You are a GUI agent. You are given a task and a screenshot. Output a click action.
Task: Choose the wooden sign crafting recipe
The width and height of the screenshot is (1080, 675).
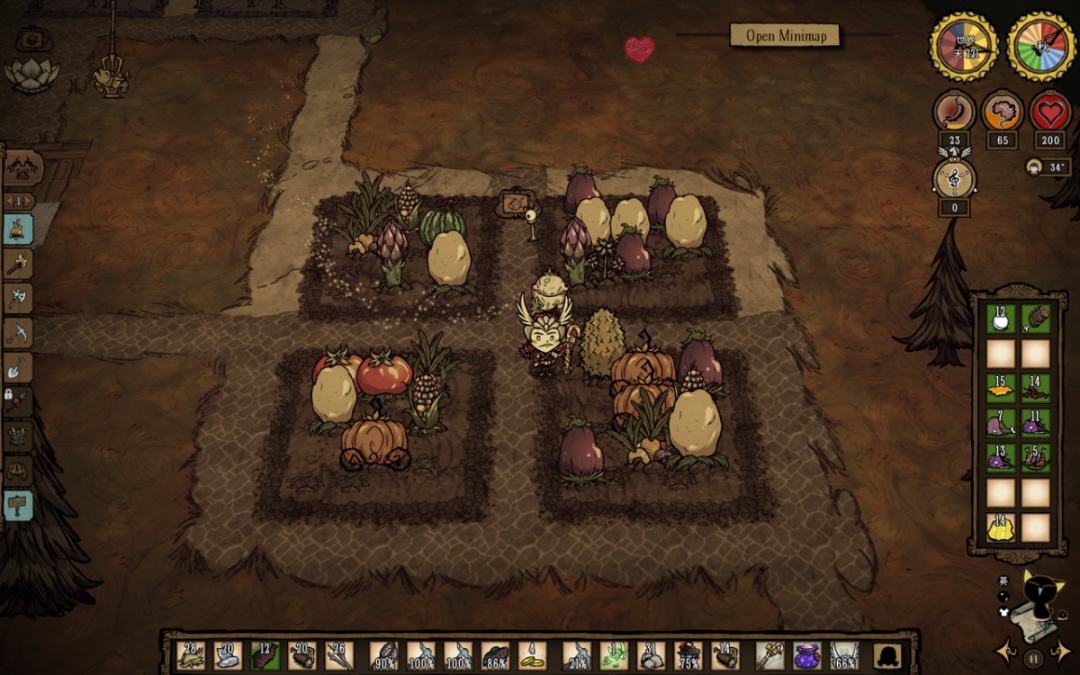click(19, 504)
